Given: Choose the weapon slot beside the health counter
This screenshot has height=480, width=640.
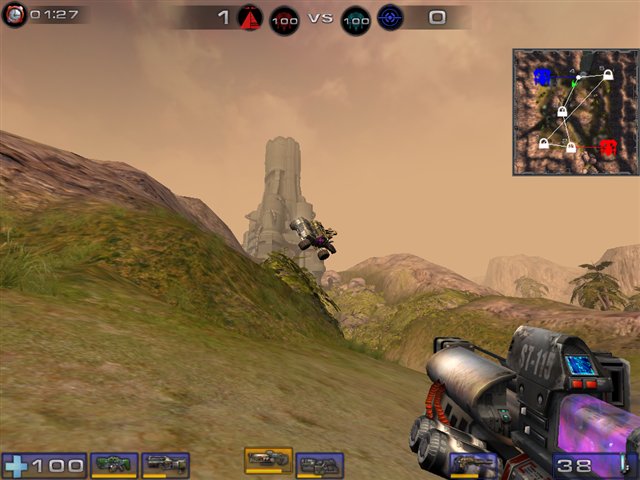Looking at the screenshot, I should tap(113, 465).
